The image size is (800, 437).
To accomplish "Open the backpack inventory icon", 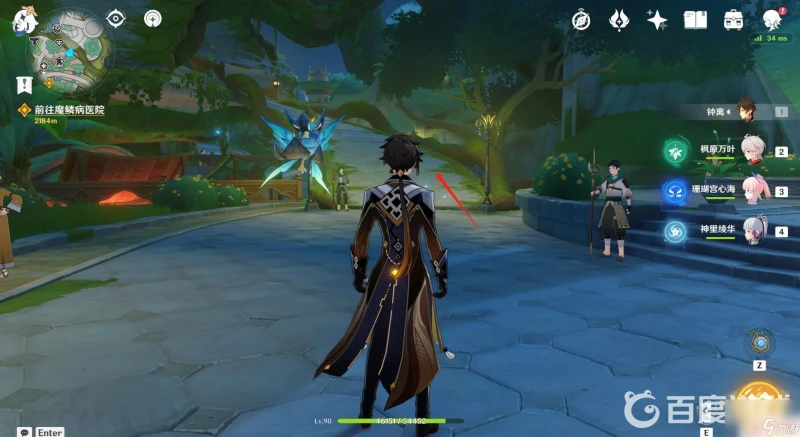I will tap(733, 19).
